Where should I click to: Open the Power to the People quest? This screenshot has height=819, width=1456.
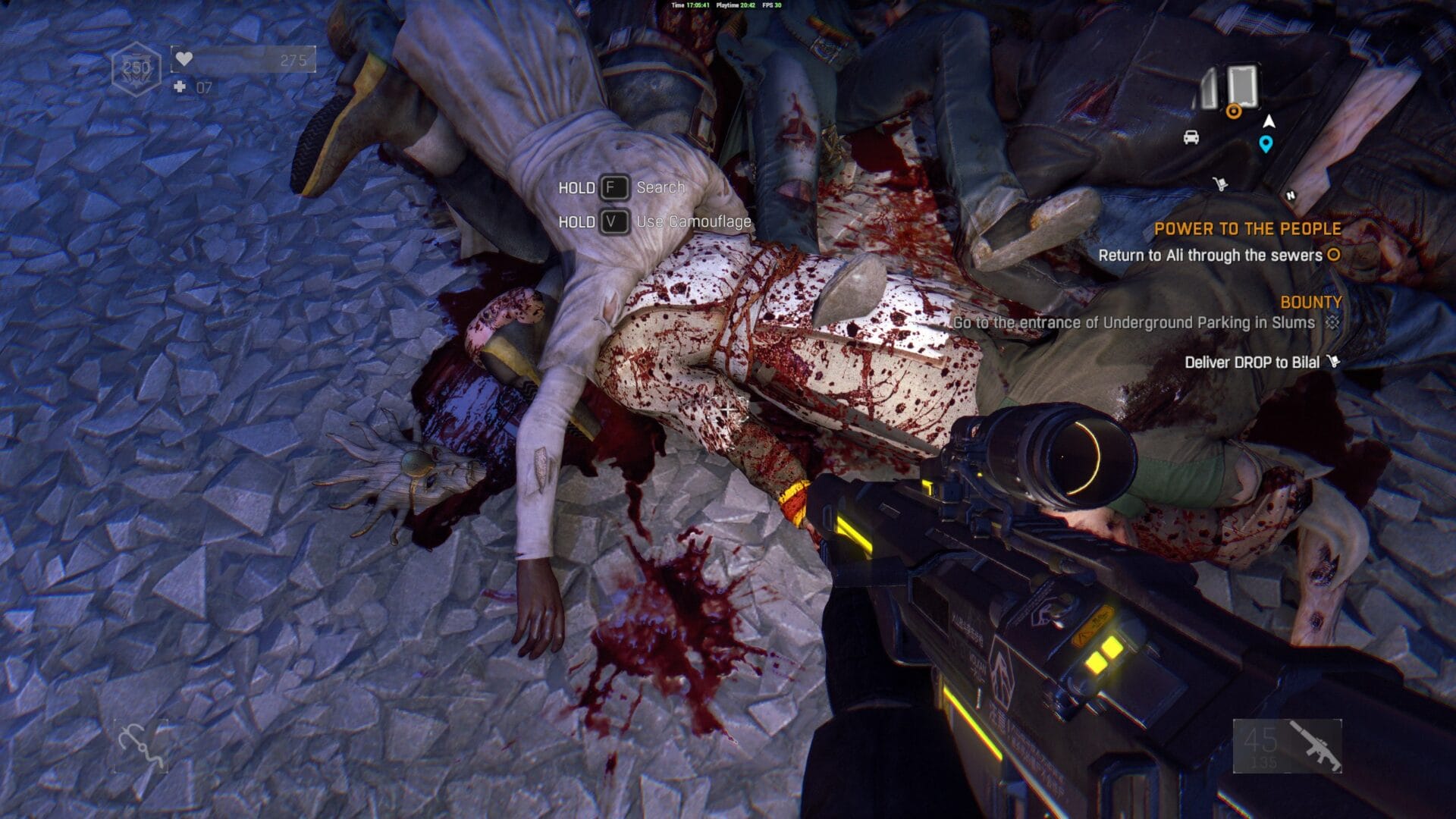click(x=1247, y=228)
